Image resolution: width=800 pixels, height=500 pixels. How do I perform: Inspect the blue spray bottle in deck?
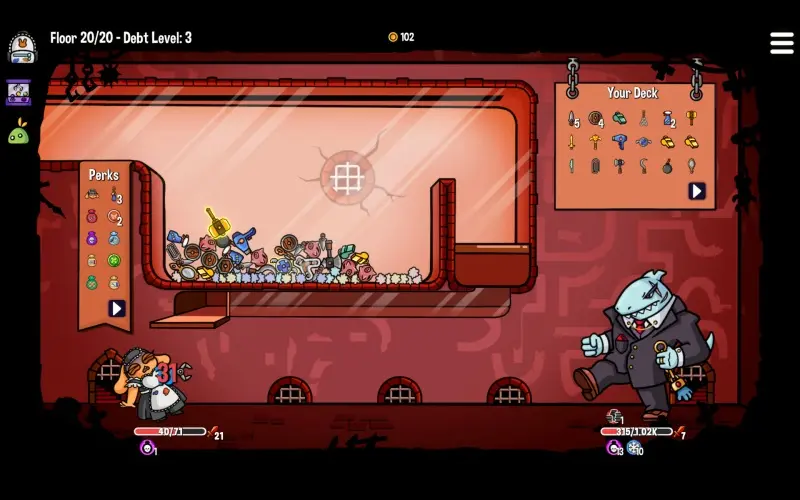pyautogui.click(x=667, y=119)
